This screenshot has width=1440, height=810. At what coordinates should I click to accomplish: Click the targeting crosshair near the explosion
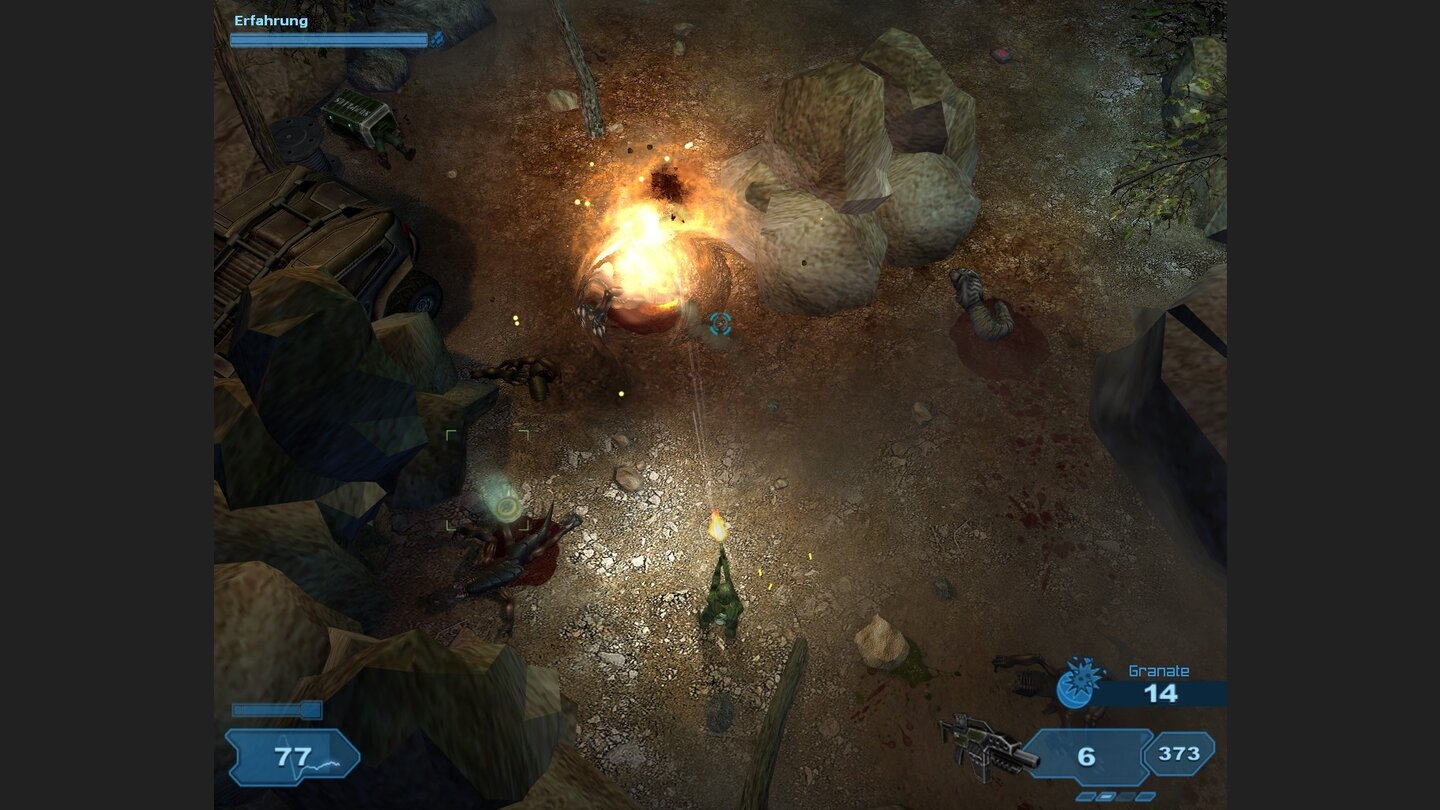point(719,323)
